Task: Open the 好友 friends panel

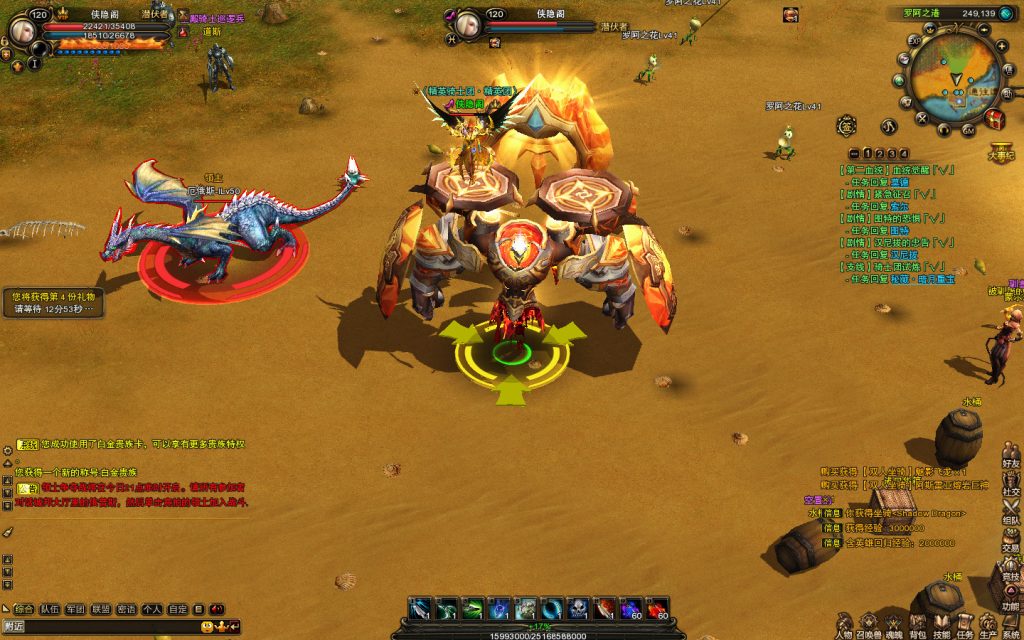Action: click(1011, 458)
